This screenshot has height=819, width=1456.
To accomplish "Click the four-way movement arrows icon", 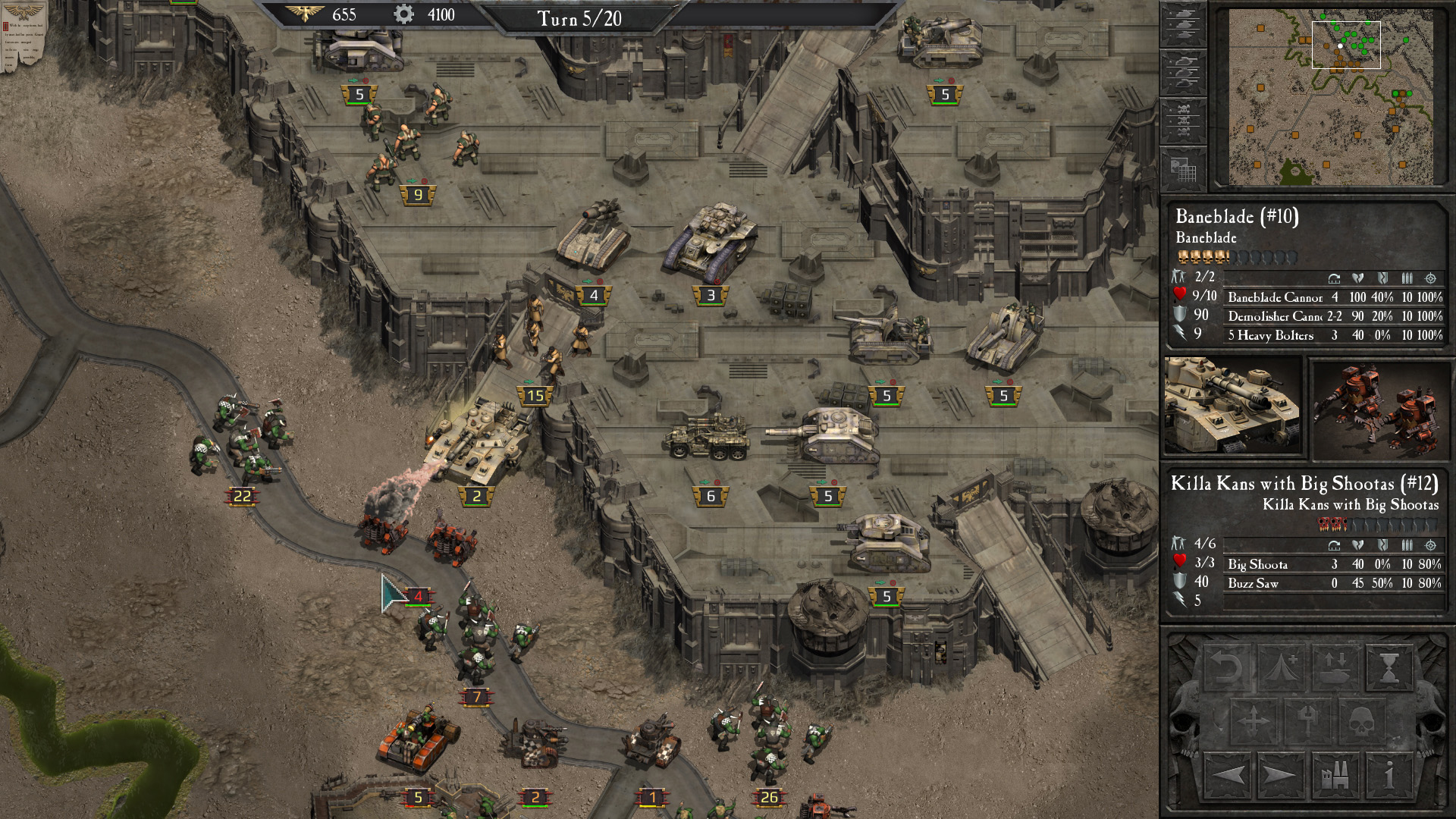I will pos(1254,720).
